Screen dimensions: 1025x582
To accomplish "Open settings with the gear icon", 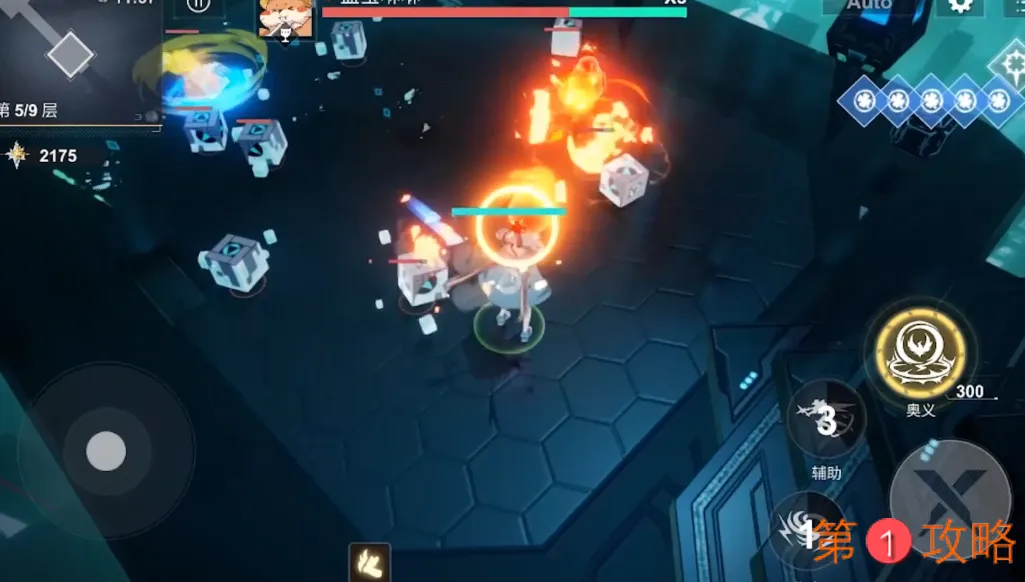I will (x=959, y=6).
